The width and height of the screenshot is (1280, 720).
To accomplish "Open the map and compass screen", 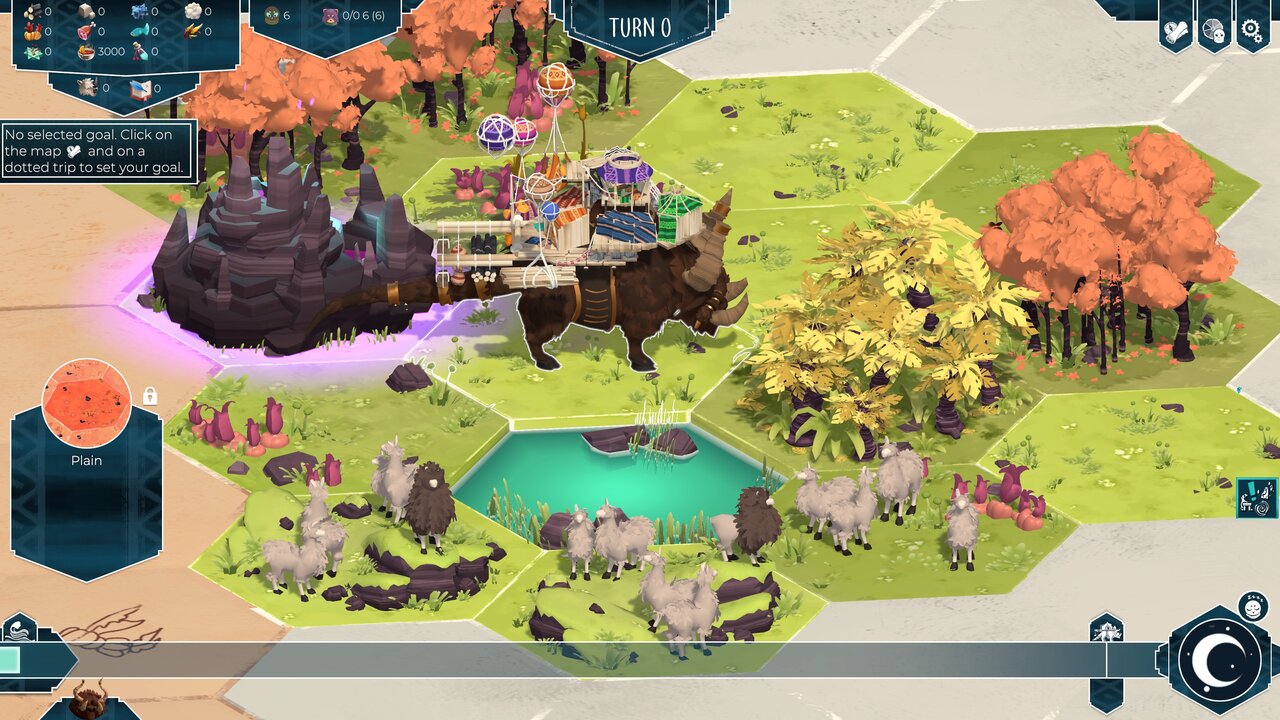I will (x=1176, y=29).
